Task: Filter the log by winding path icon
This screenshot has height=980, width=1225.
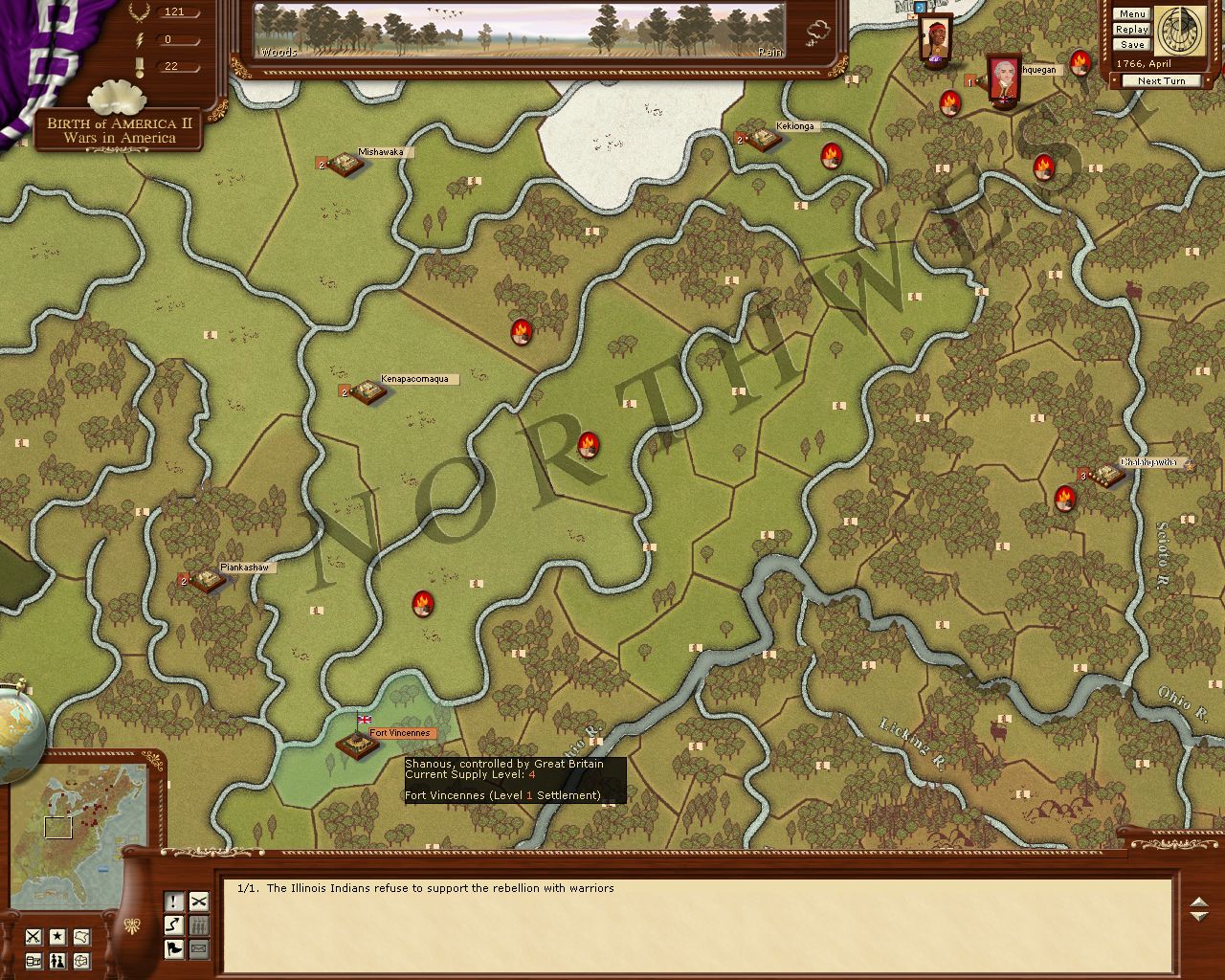Action: [174, 925]
